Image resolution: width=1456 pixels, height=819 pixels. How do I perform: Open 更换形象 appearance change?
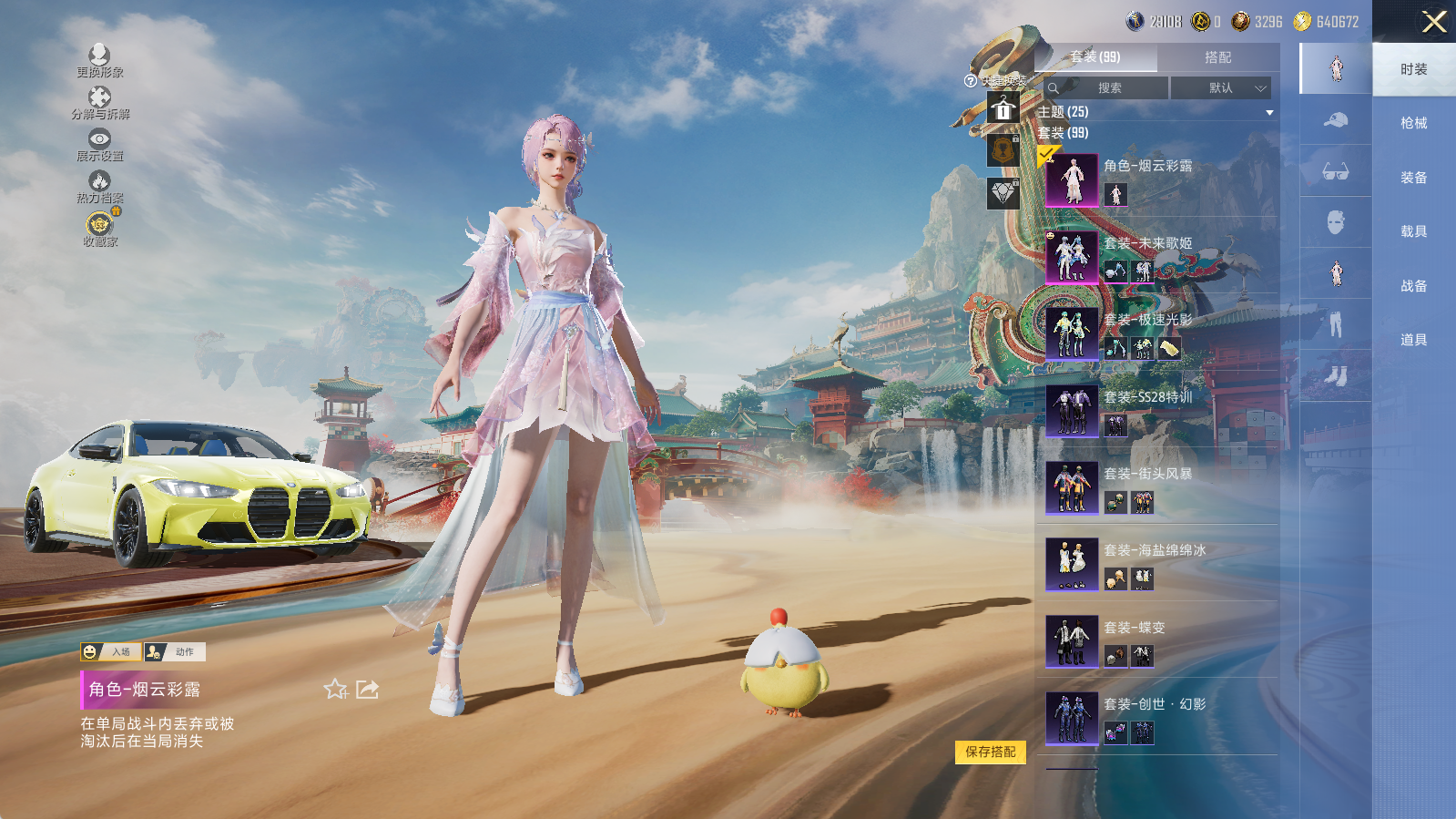(100, 60)
